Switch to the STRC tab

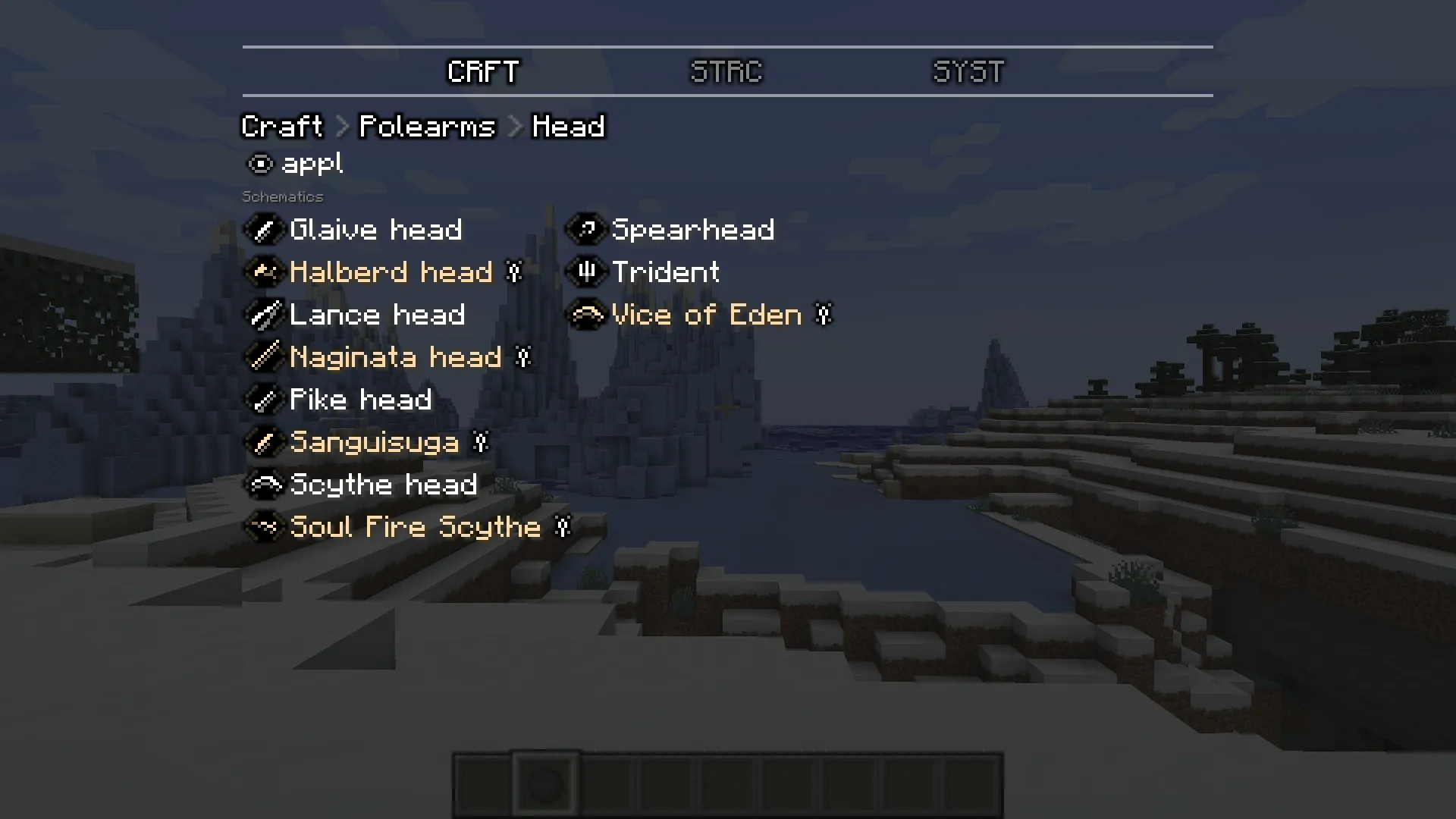(725, 72)
